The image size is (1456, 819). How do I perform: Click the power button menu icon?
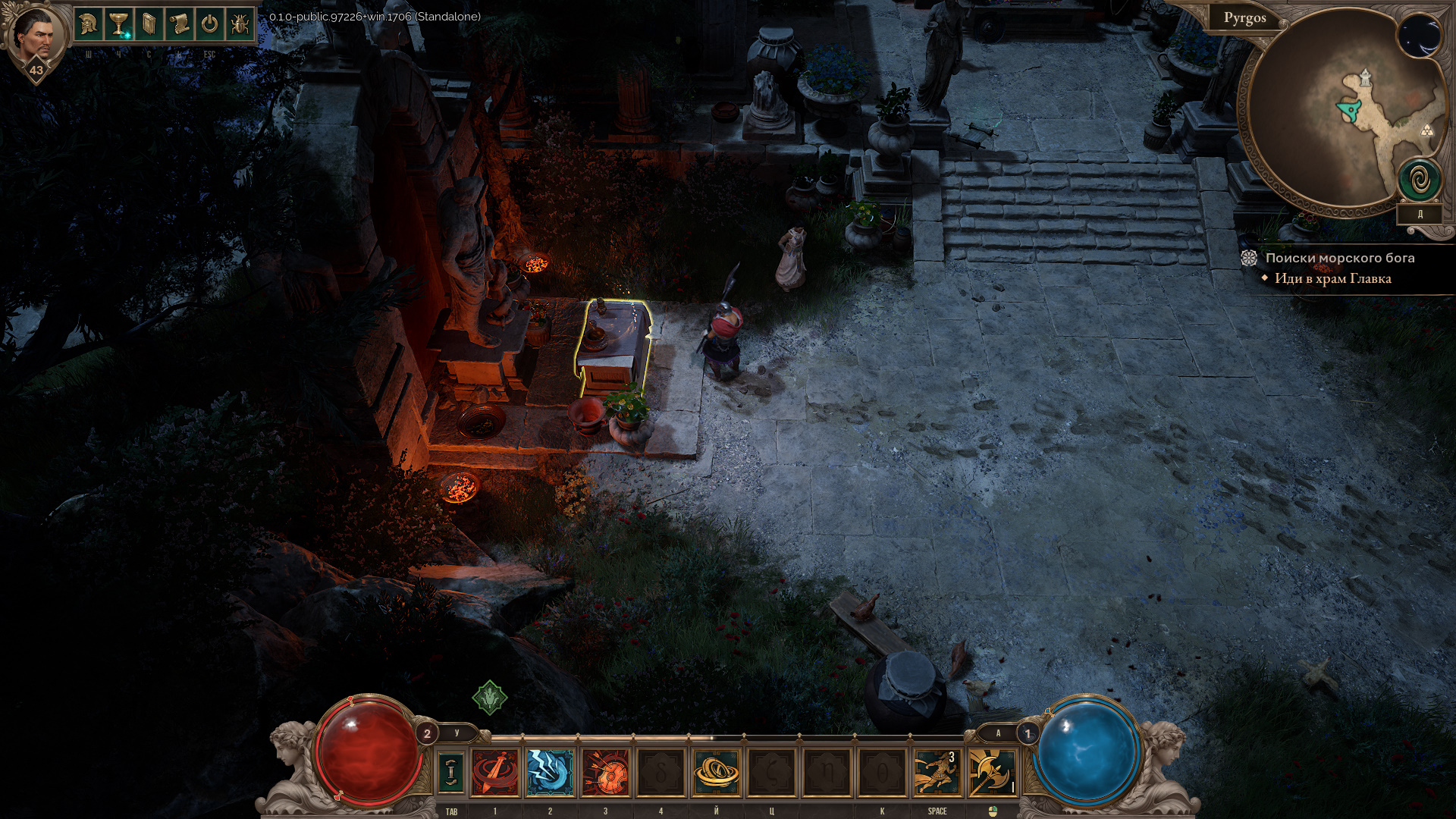[x=209, y=25]
